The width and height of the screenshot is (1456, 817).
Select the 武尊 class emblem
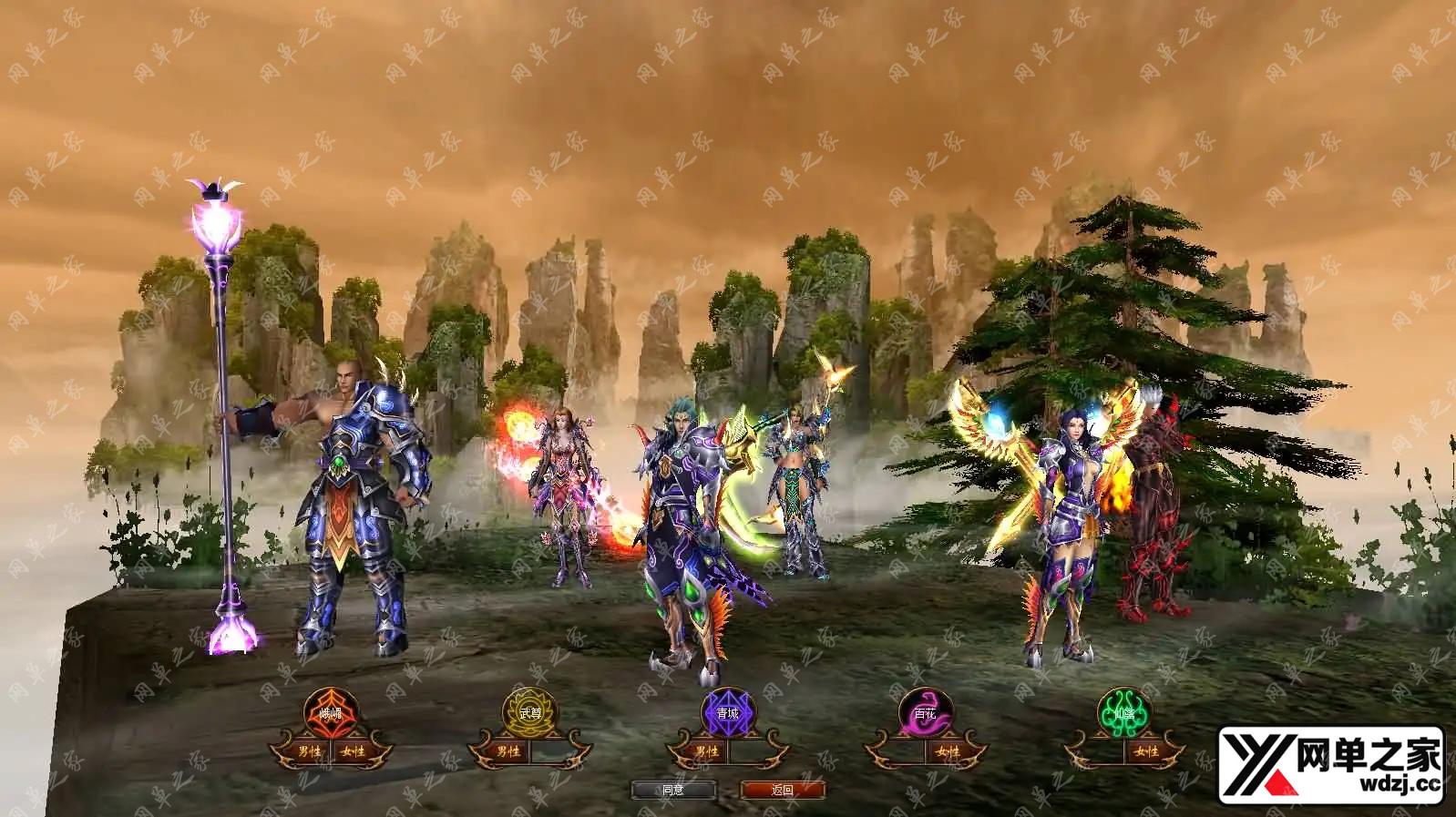click(x=529, y=712)
